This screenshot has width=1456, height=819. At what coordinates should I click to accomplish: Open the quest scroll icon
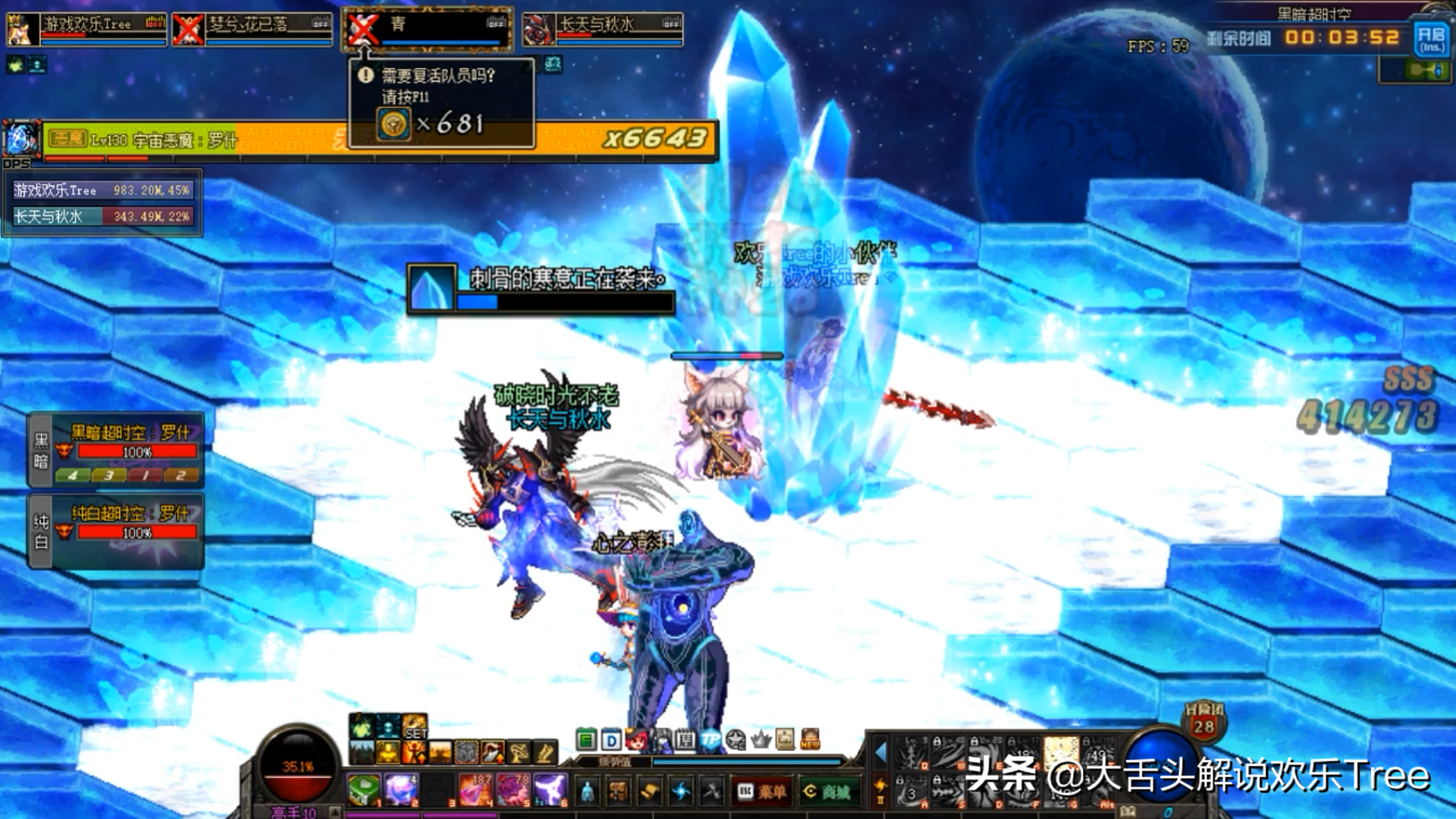pyautogui.click(x=650, y=792)
